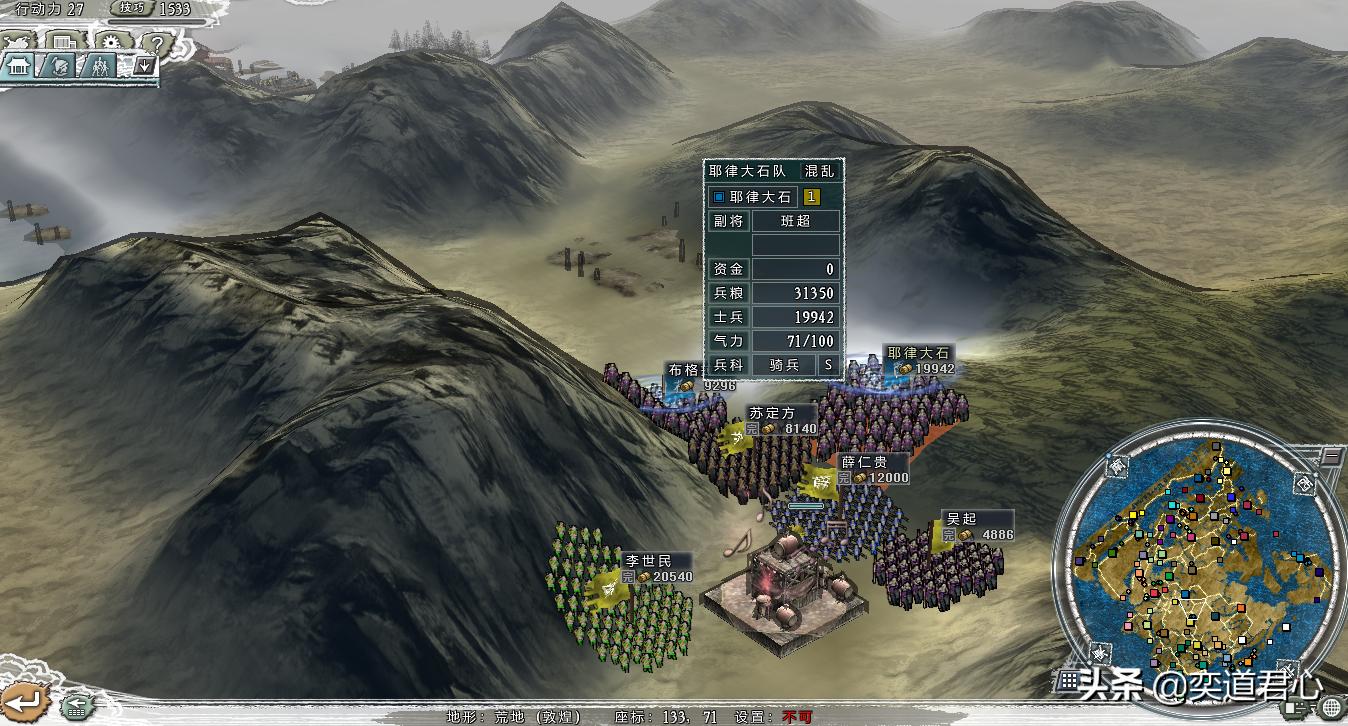Toggle the grid icon beside the minimap

1069,680
